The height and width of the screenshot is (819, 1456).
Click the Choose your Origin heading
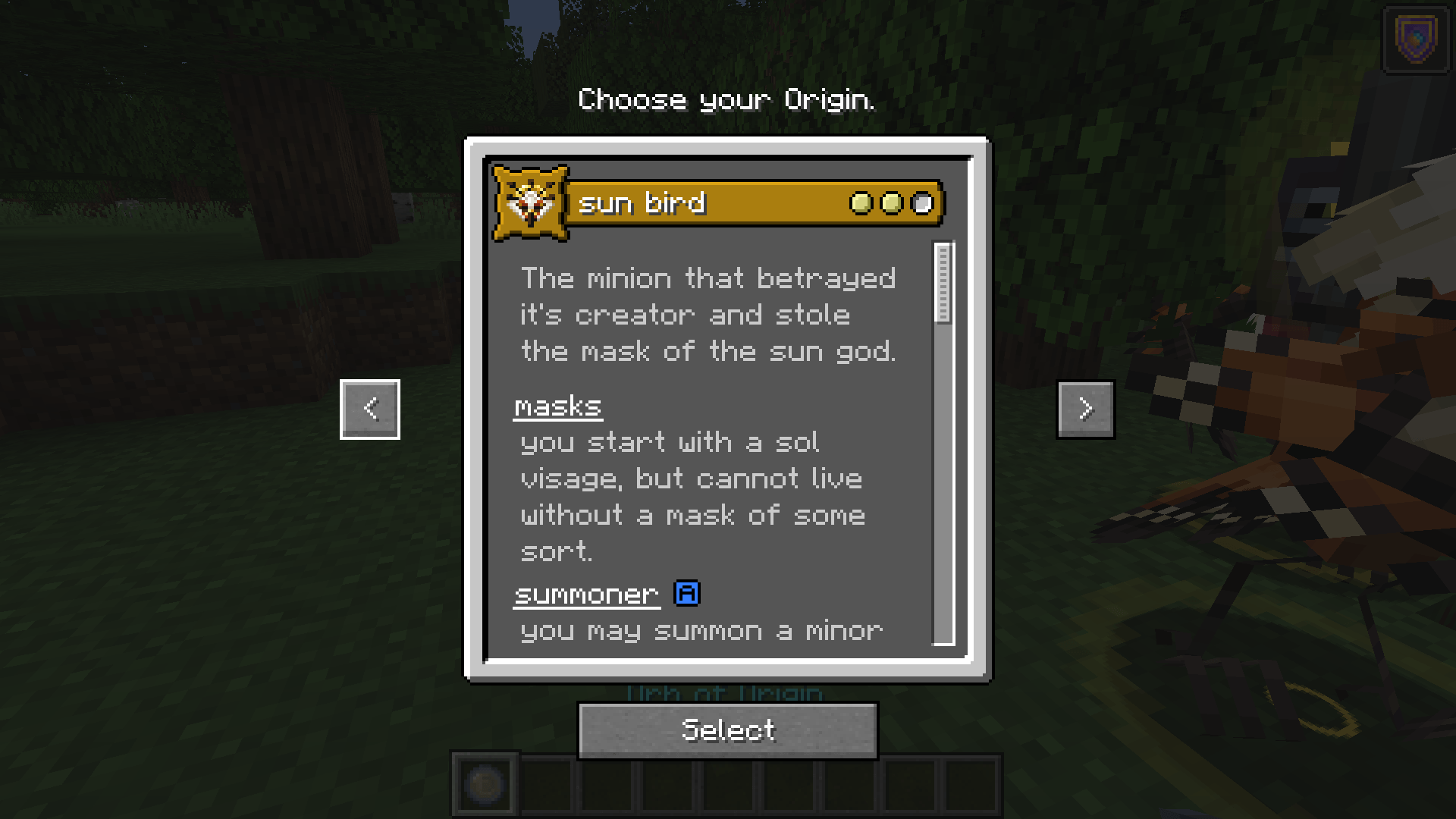[727, 100]
